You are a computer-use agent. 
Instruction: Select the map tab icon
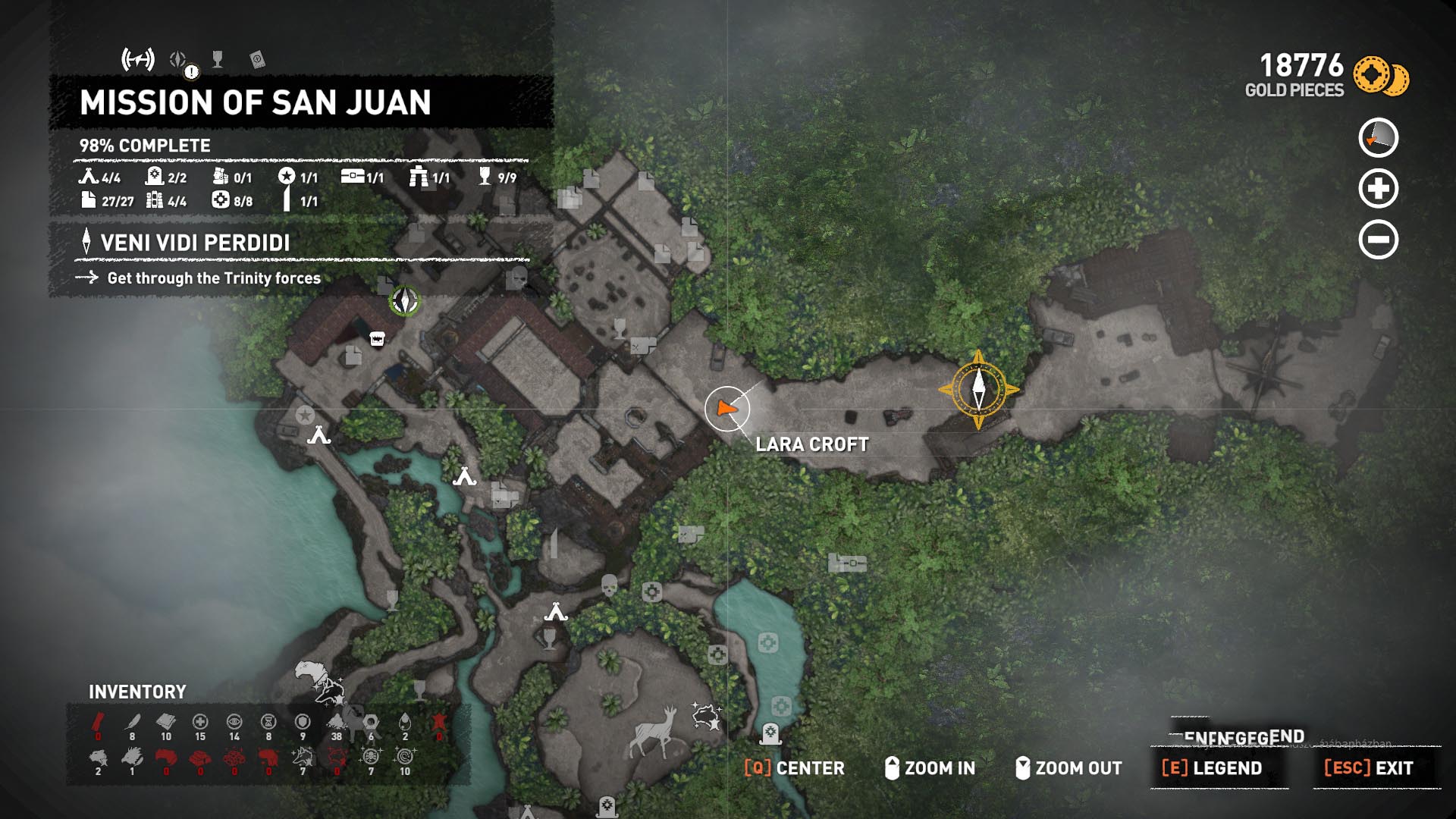click(138, 59)
